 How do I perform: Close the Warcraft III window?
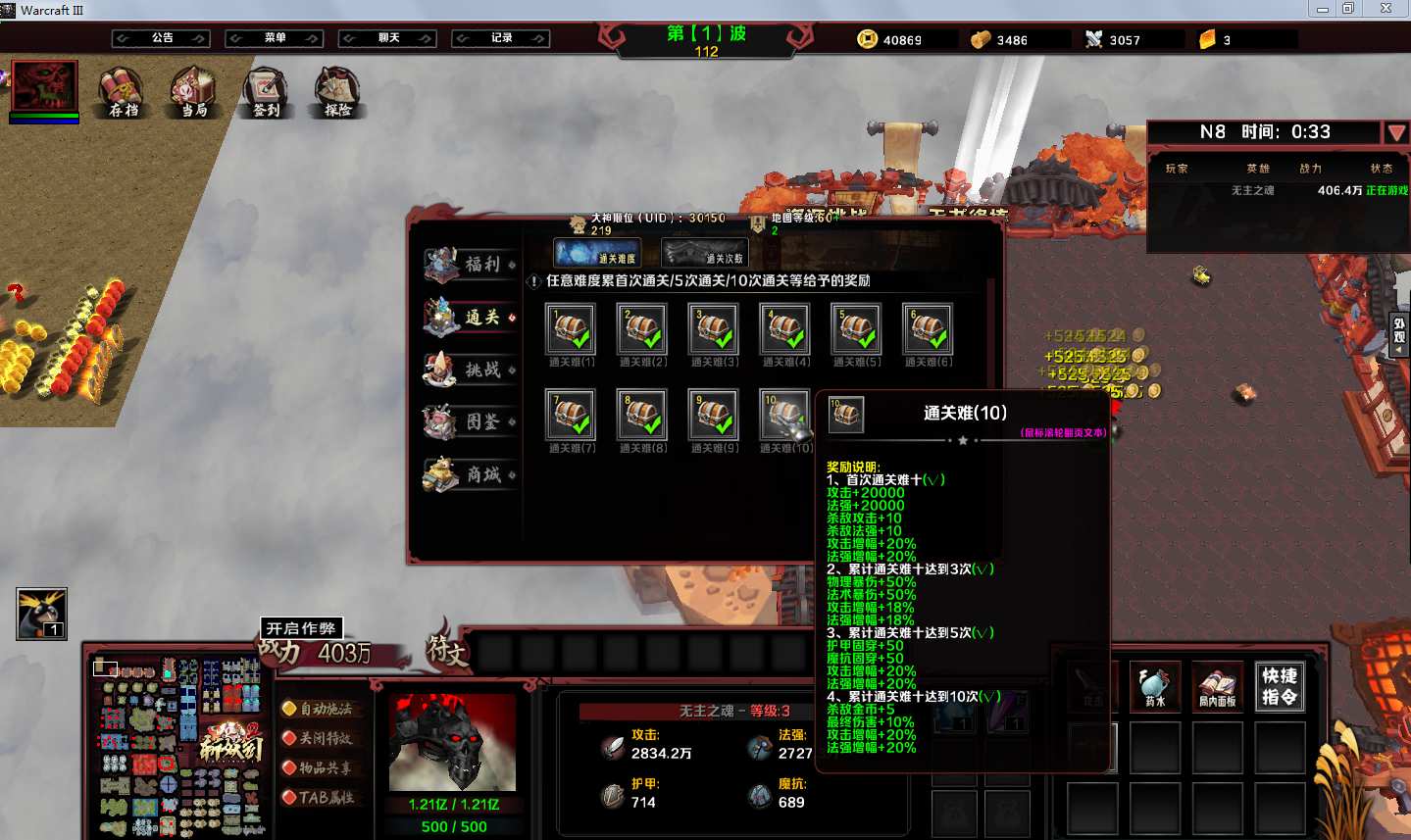[x=1386, y=9]
